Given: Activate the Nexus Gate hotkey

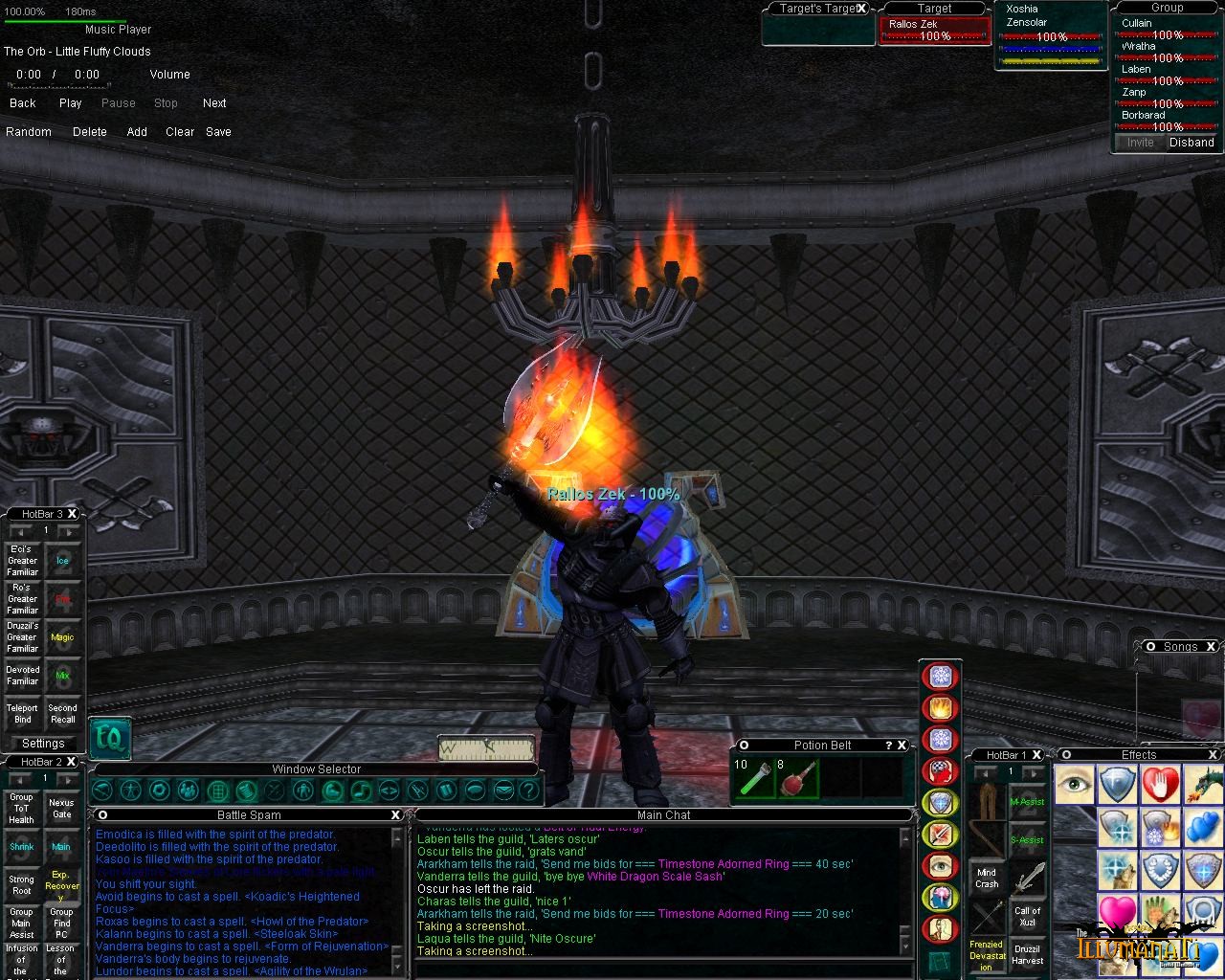Looking at the screenshot, I should 61,809.
